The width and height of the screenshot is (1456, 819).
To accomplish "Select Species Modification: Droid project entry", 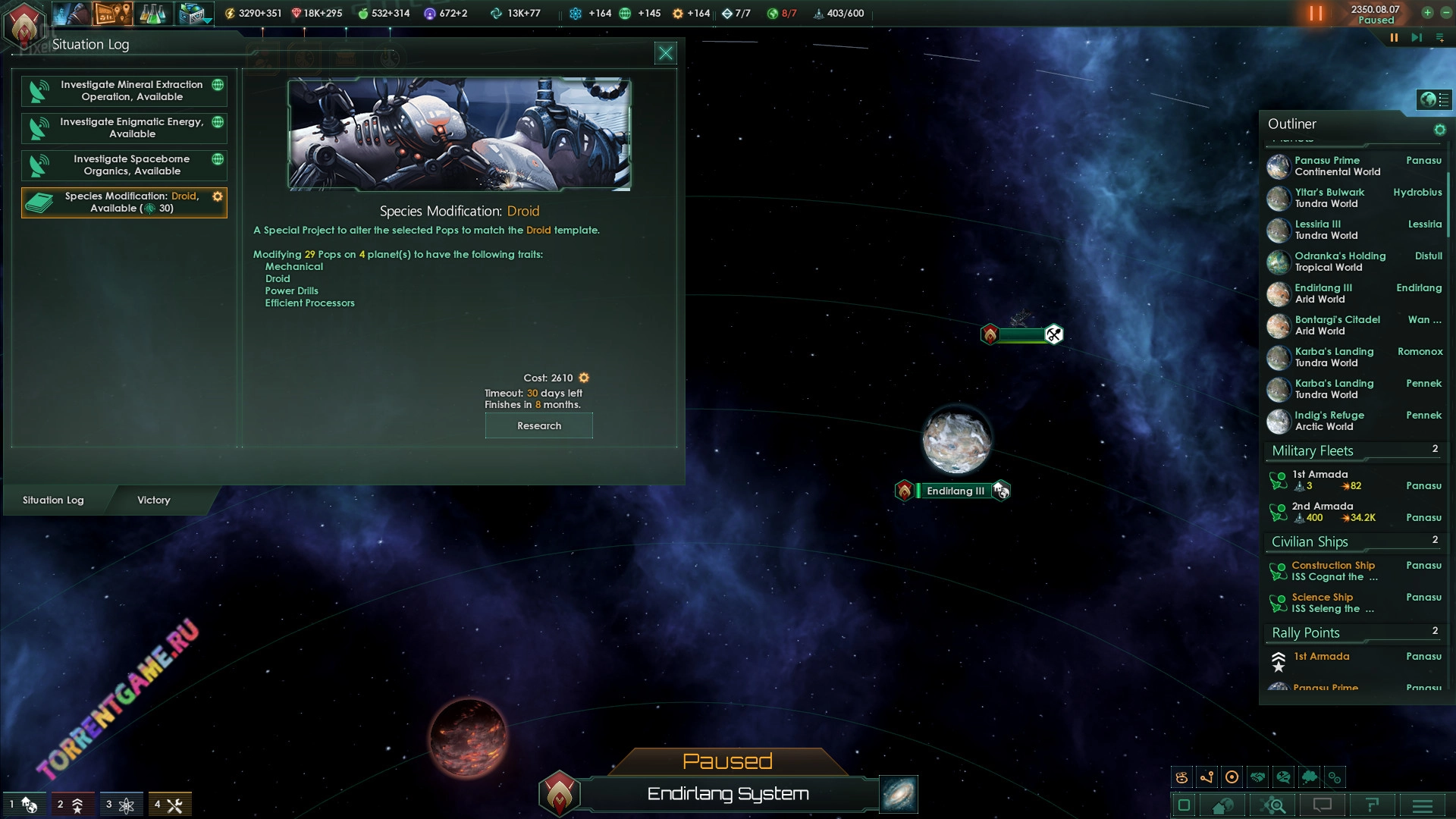I will tap(124, 202).
